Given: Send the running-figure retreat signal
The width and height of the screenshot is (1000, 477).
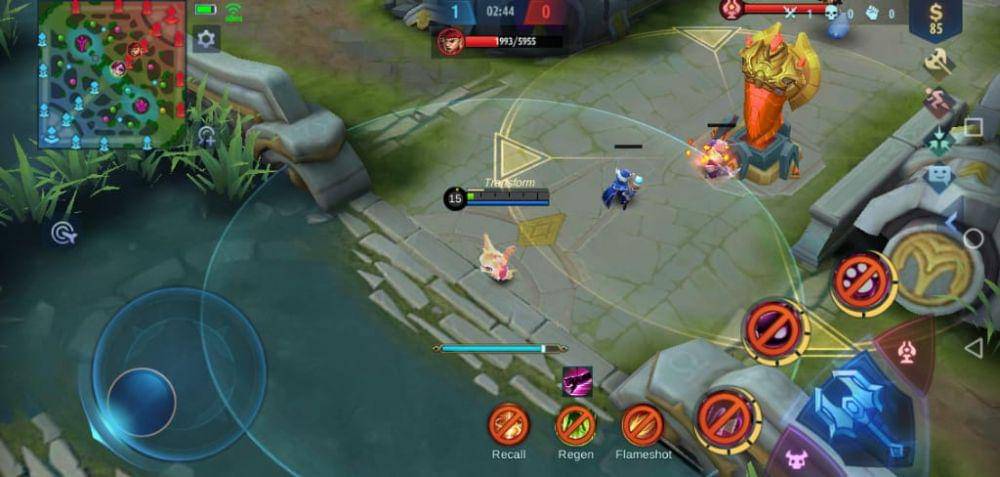Looking at the screenshot, I should pyautogui.click(x=938, y=101).
